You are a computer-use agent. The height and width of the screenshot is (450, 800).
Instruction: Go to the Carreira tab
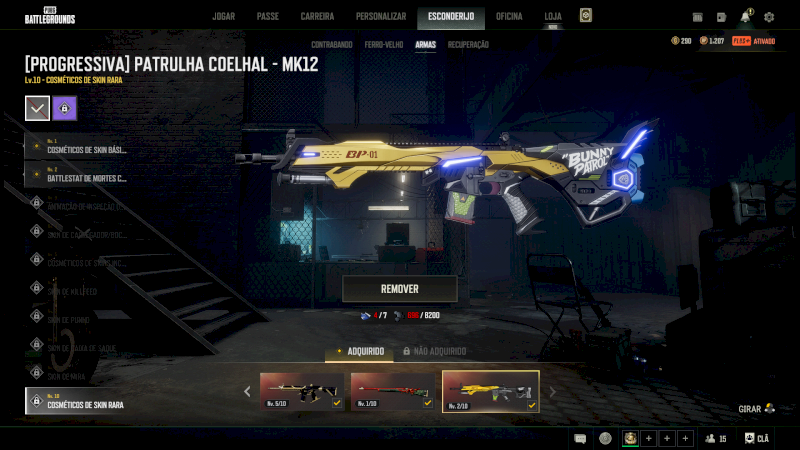click(x=317, y=16)
